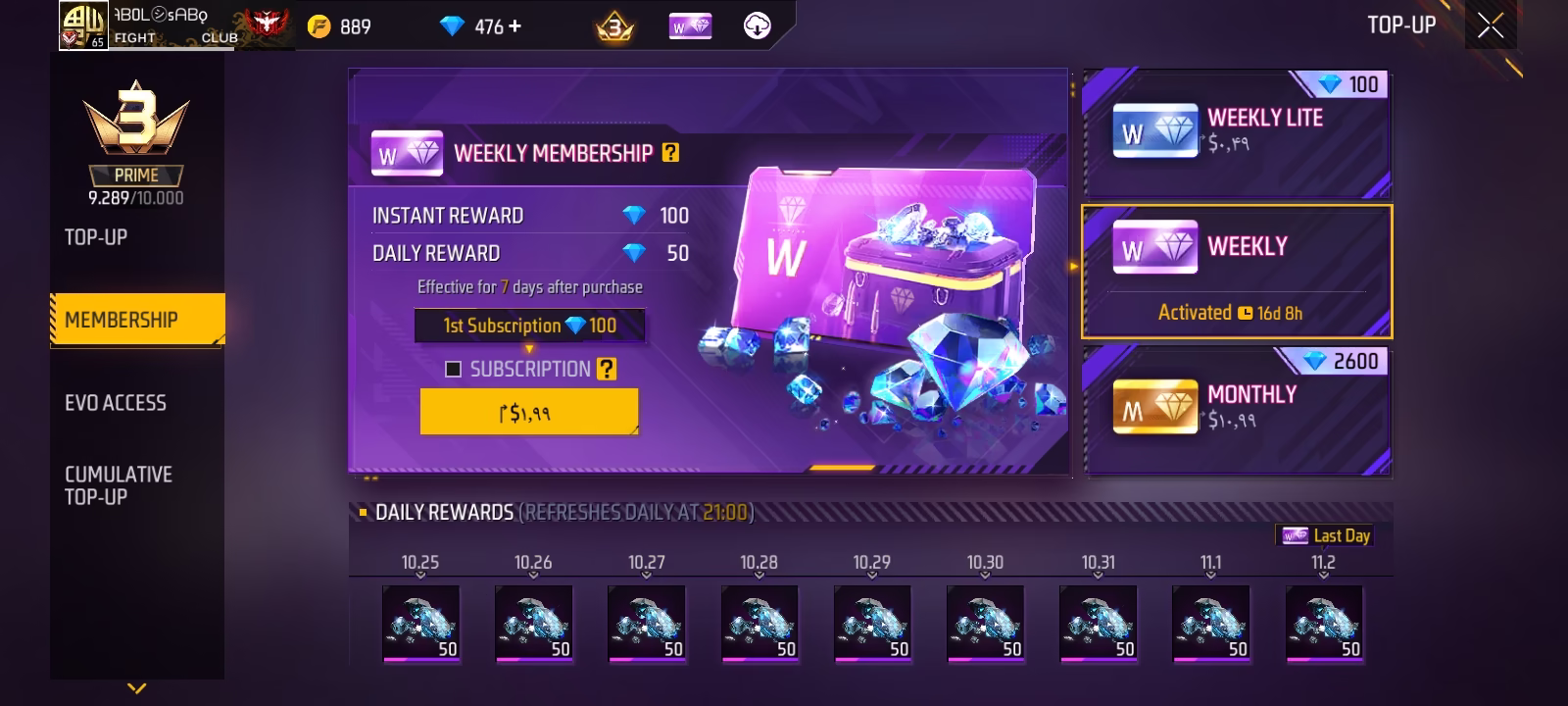The height and width of the screenshot is (706, 1568).
Task: Tick the Subscription checkbox
Action: pos(453,369)
